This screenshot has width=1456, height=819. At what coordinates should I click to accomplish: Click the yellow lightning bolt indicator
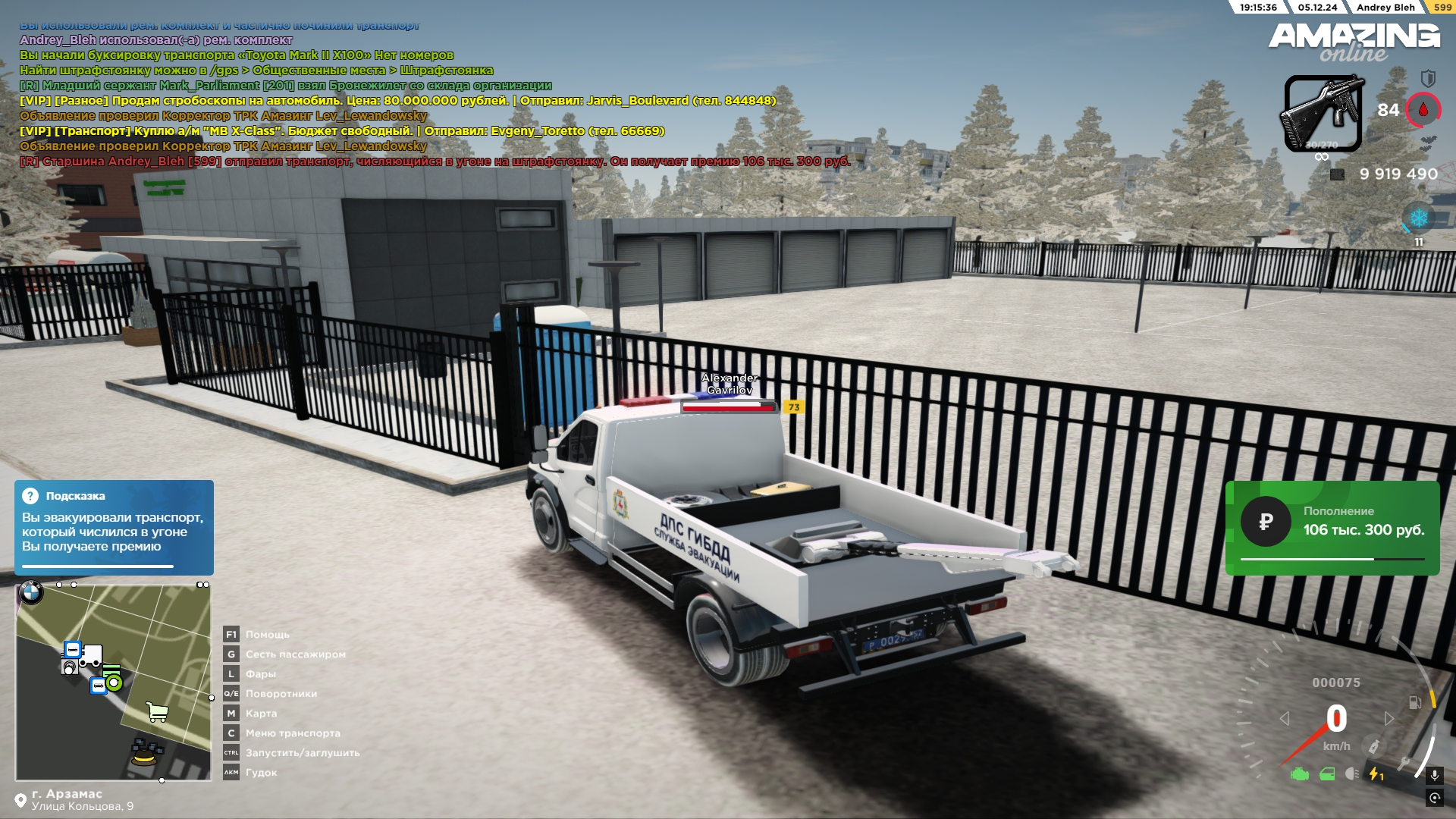(x=1375, y=774)
